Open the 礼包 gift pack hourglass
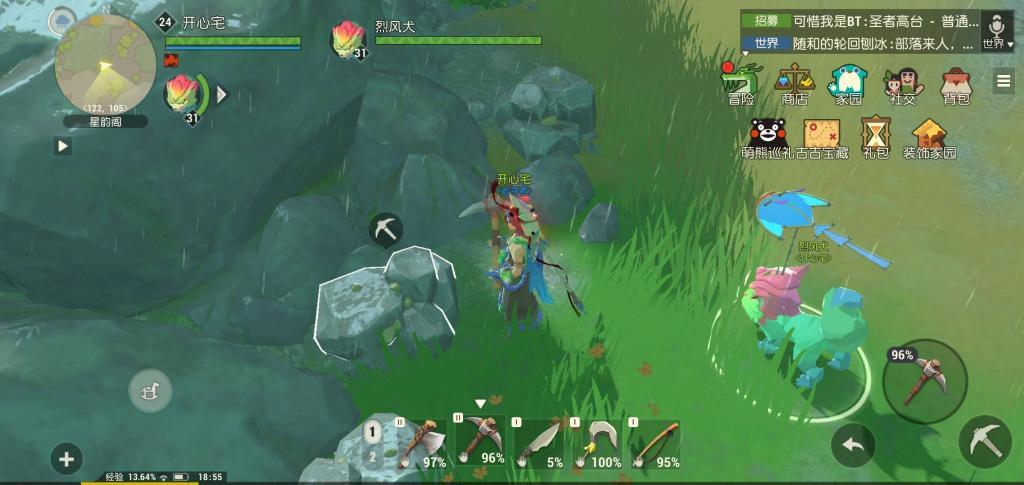The image size is (1024, 485). 876,136
